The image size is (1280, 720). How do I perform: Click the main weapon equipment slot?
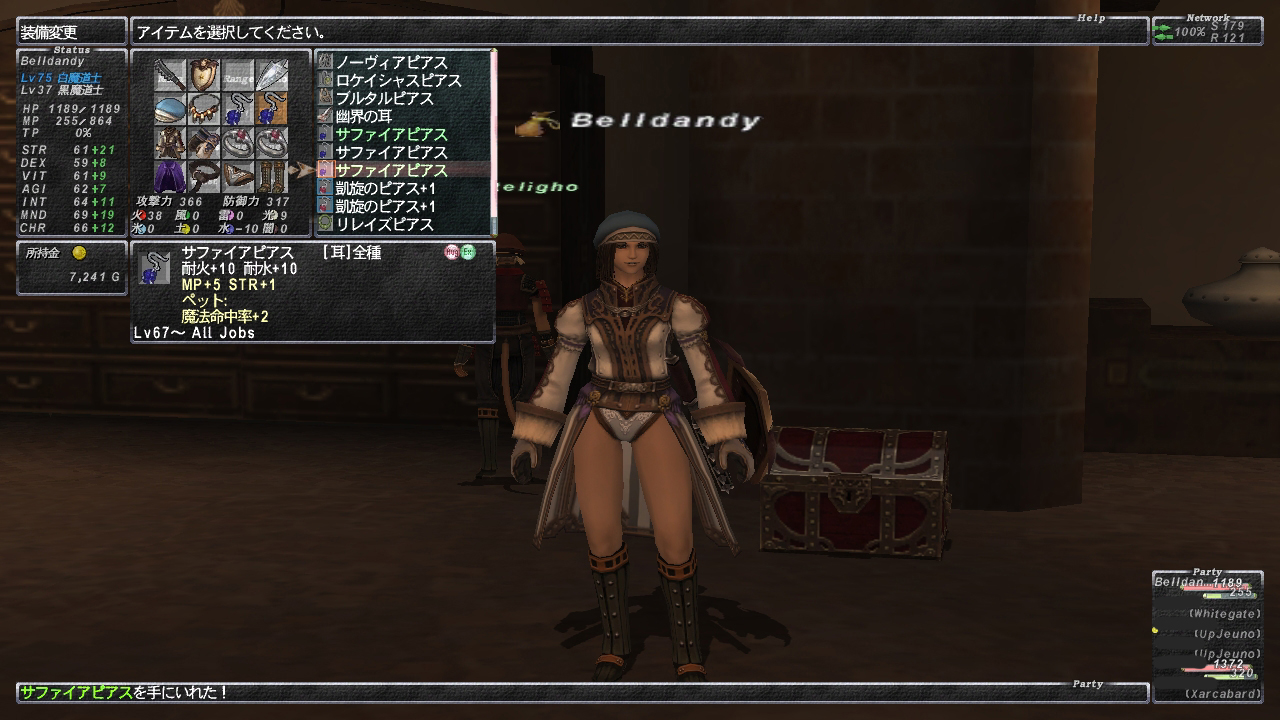click(x=170, y=75)
